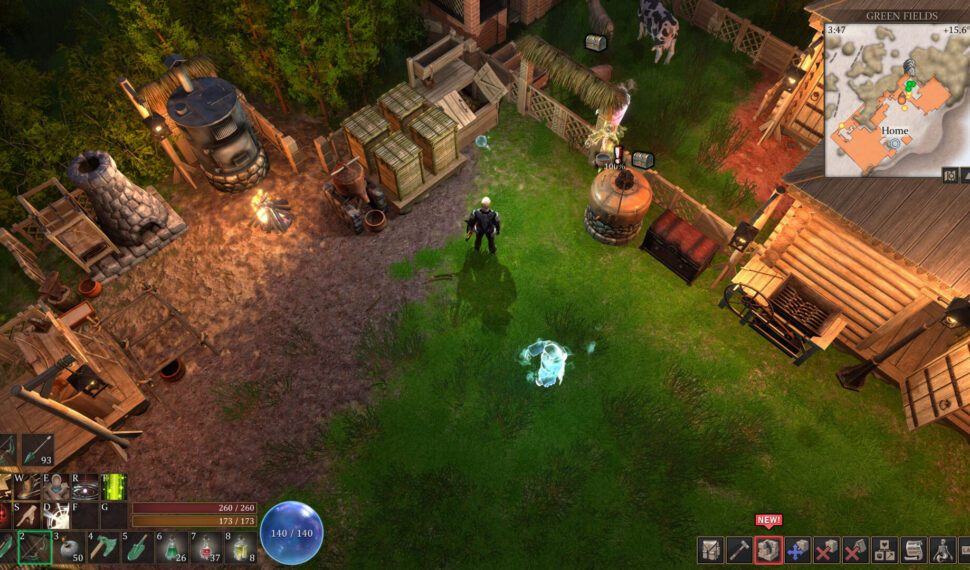Activate the S wooden club ability

(27, 515)
